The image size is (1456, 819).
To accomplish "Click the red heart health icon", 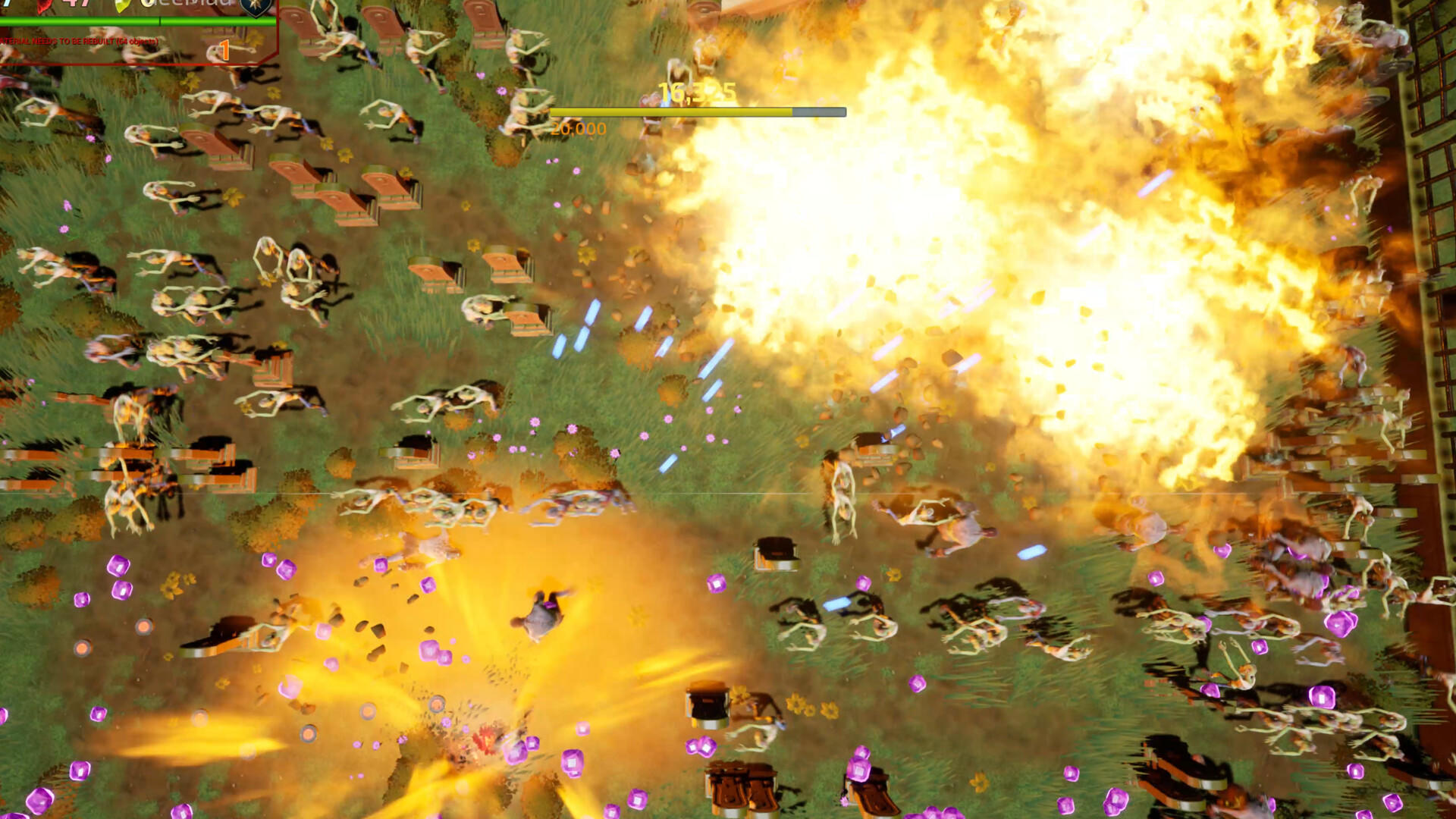I will [x=44, y=6].
